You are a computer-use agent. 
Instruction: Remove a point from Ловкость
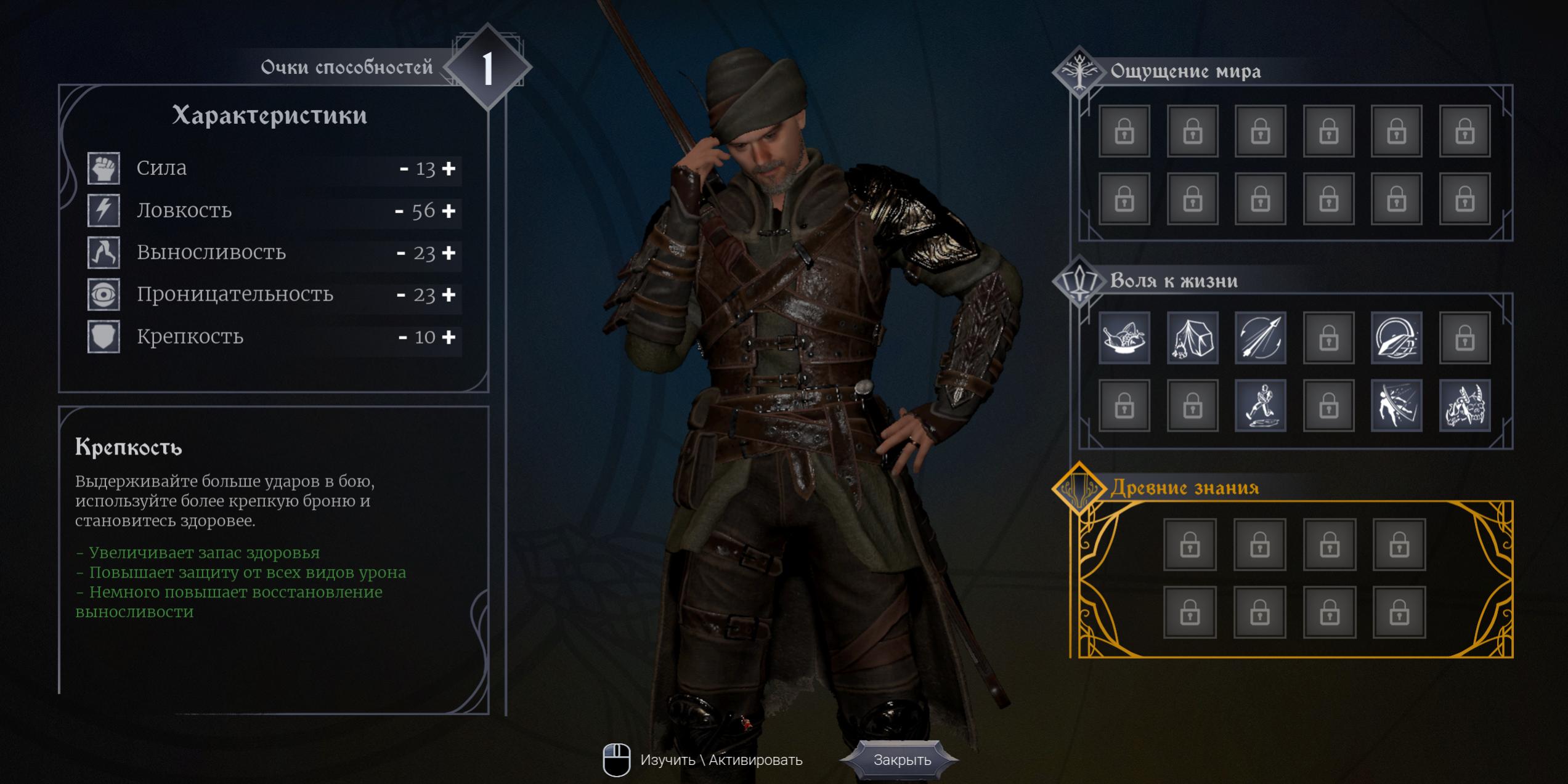[399, 211]
